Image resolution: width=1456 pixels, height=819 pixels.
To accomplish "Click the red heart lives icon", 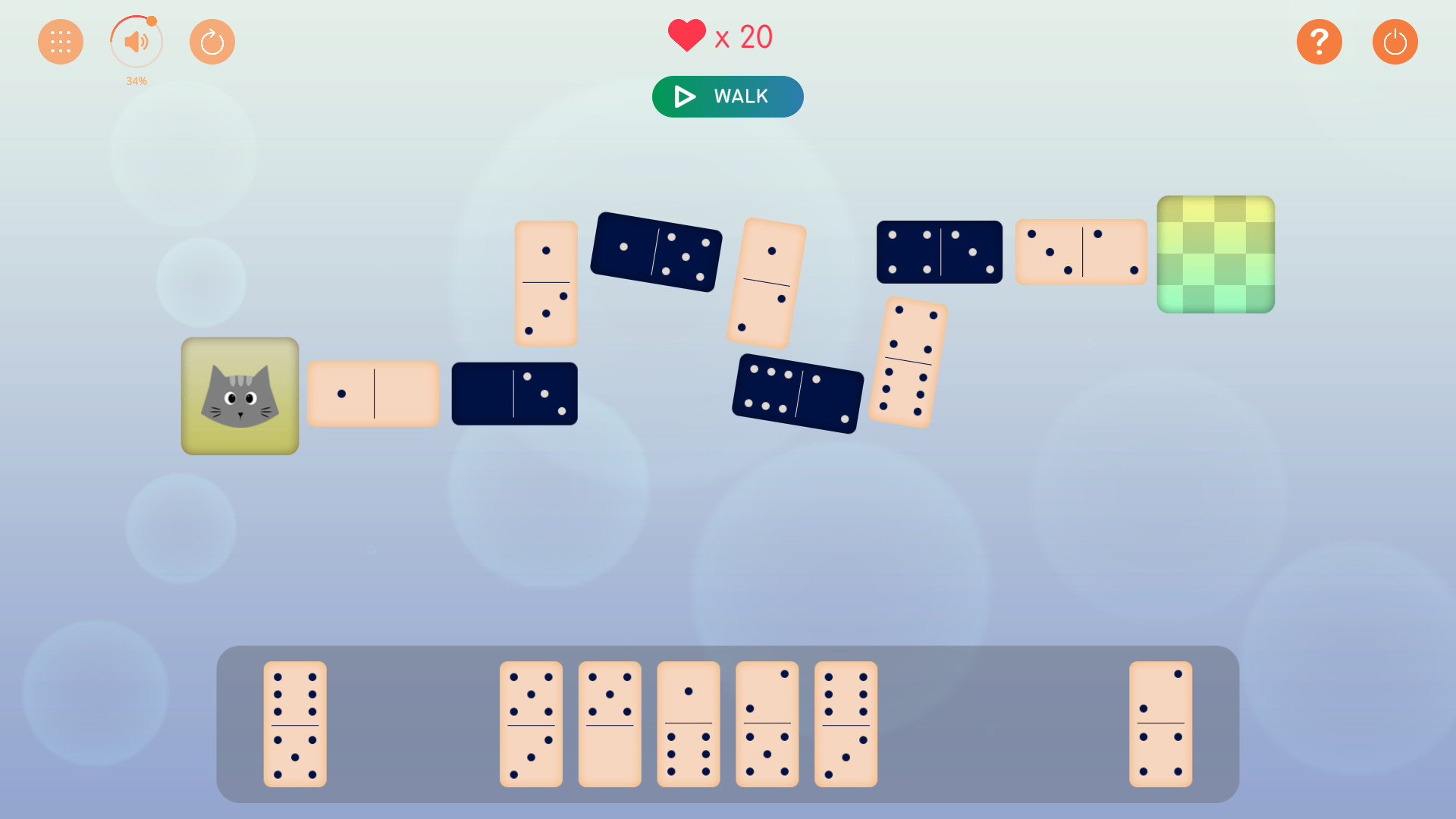I will coord(686,34).
